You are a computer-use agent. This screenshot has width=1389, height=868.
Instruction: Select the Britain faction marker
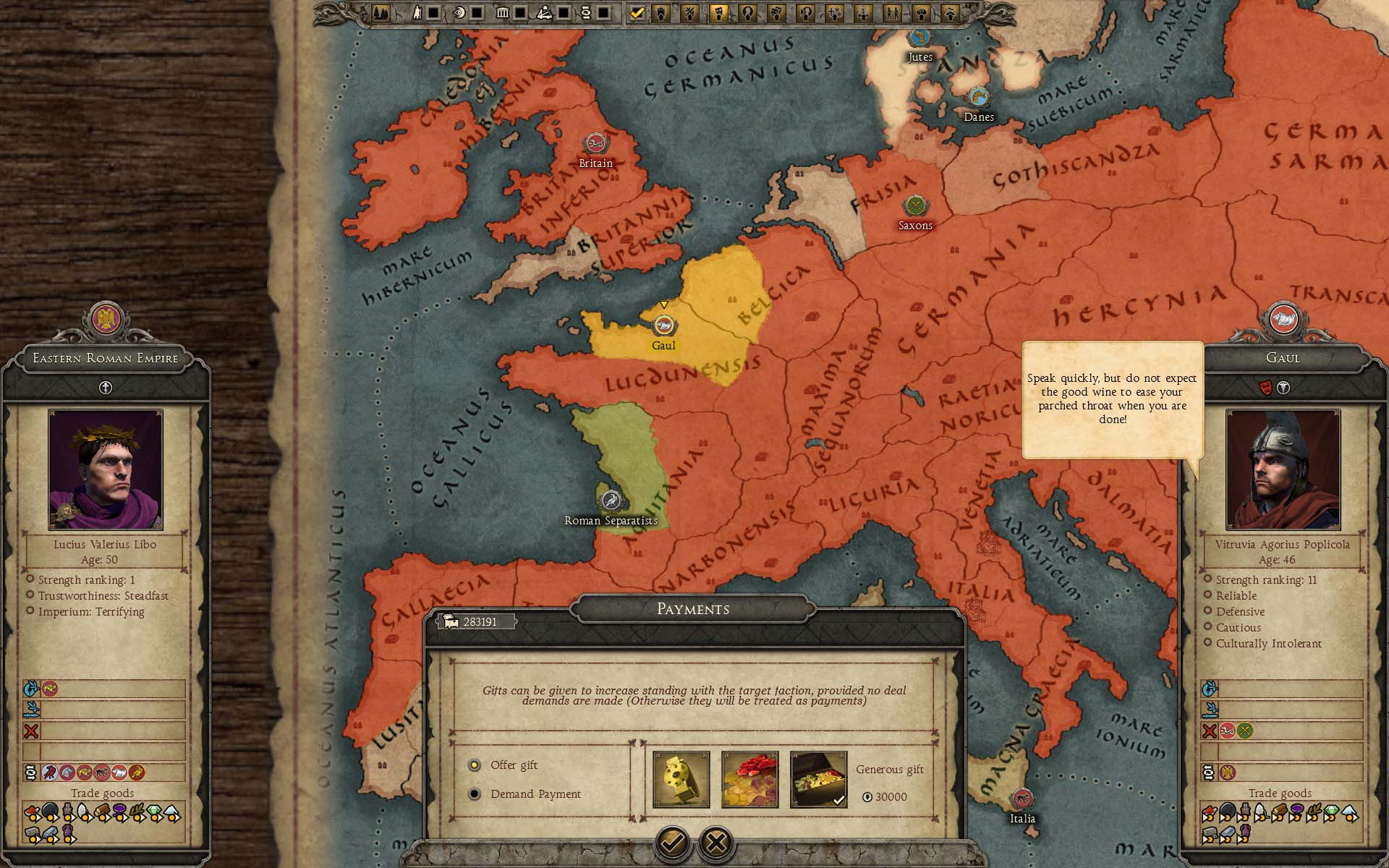(595, 143)
